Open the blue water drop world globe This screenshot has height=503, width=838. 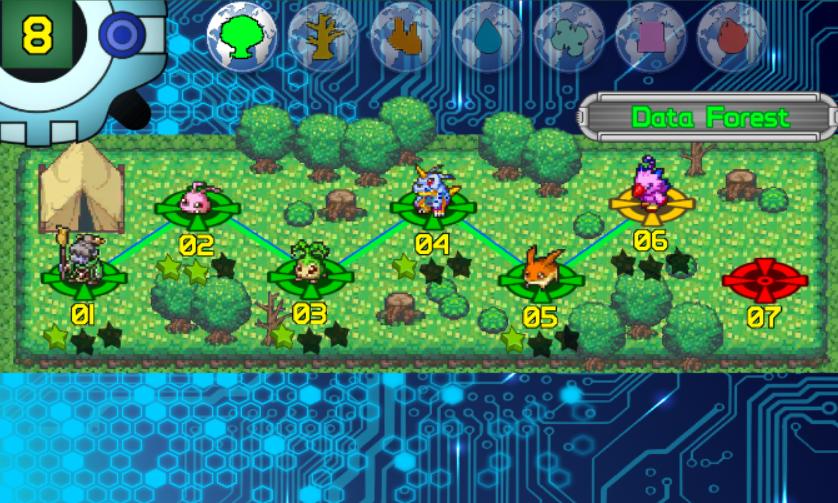coord(487,36)
